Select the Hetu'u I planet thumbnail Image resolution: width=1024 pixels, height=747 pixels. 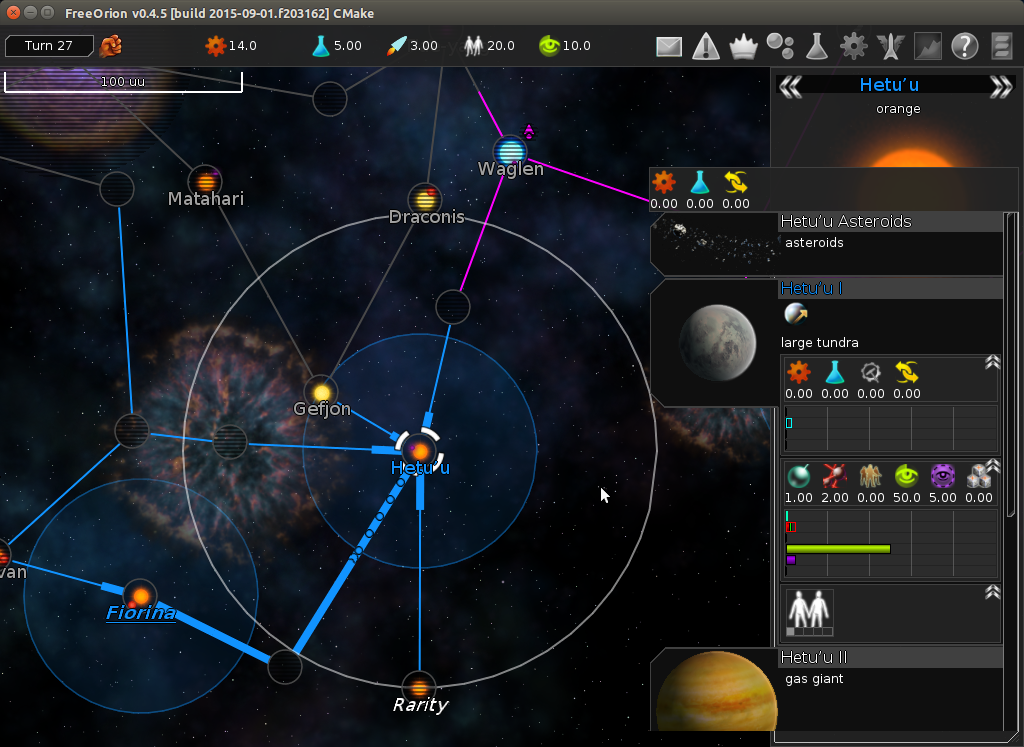point(716,342)
